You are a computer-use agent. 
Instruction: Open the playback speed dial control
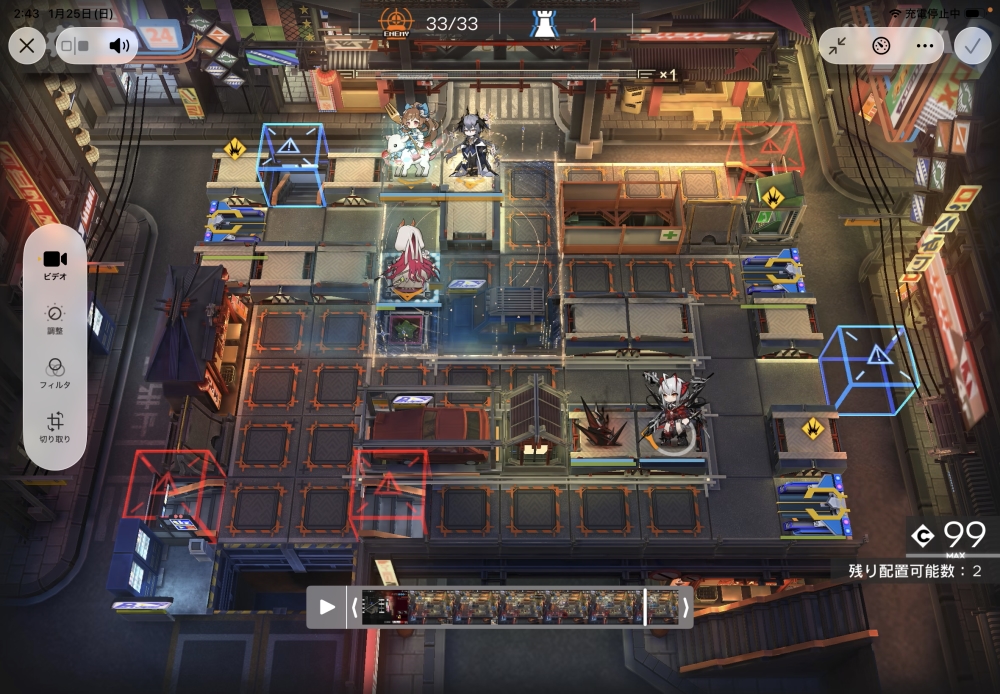click(881, 45)
